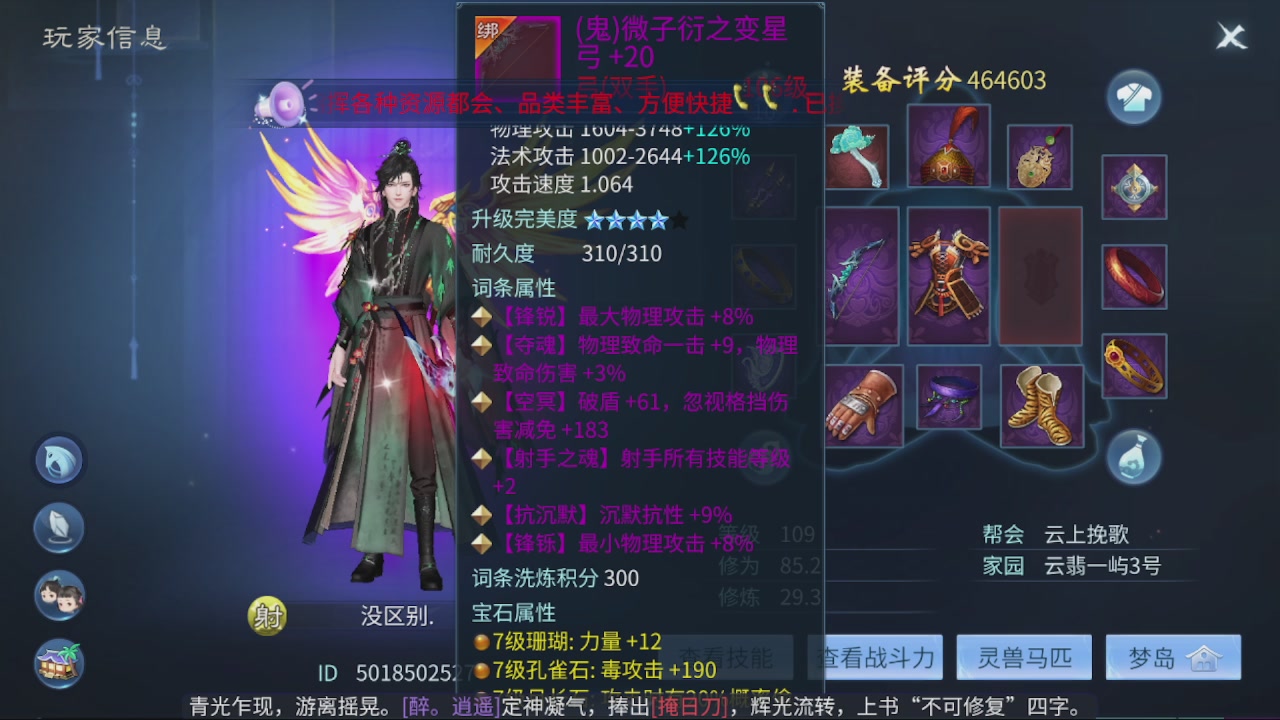Viewport: 1280px width, 720px height.
Task: Open the fashion outfit icon above the equipment panel
Action: pos(1133,99)
